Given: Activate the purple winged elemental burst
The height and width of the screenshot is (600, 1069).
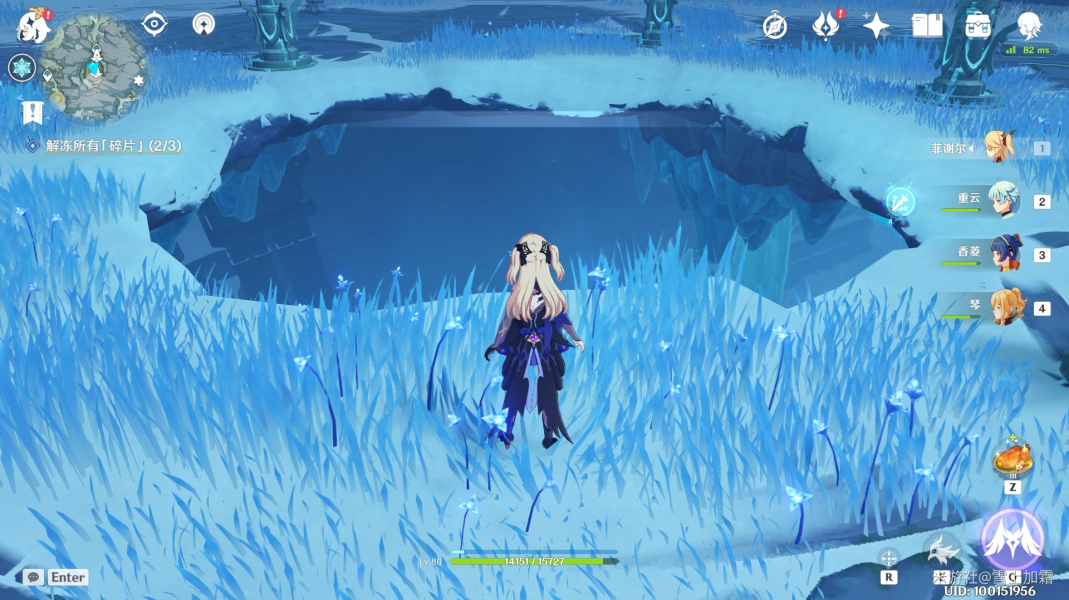Looking at the screenshot, I should point(1012,538).
